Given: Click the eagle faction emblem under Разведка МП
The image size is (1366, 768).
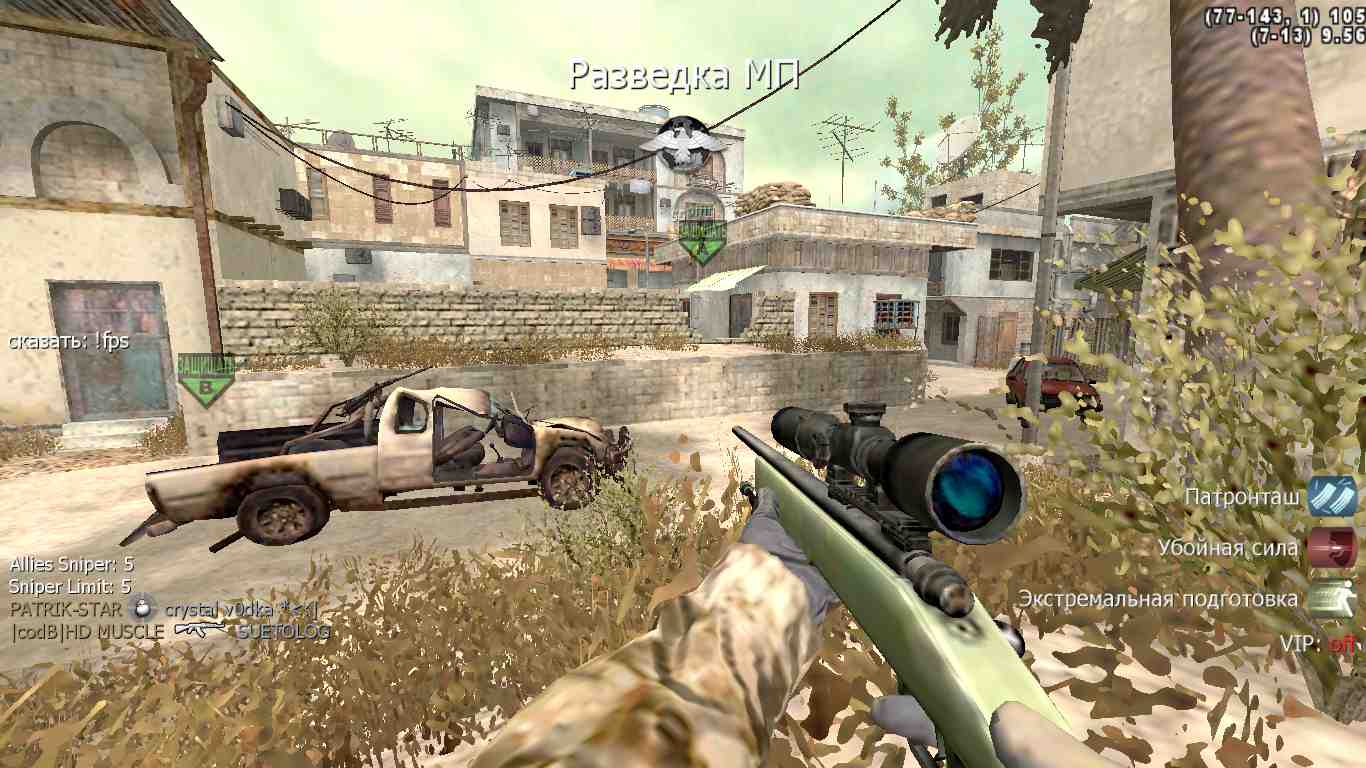Looking at the screenshot, I should [682, 141].
